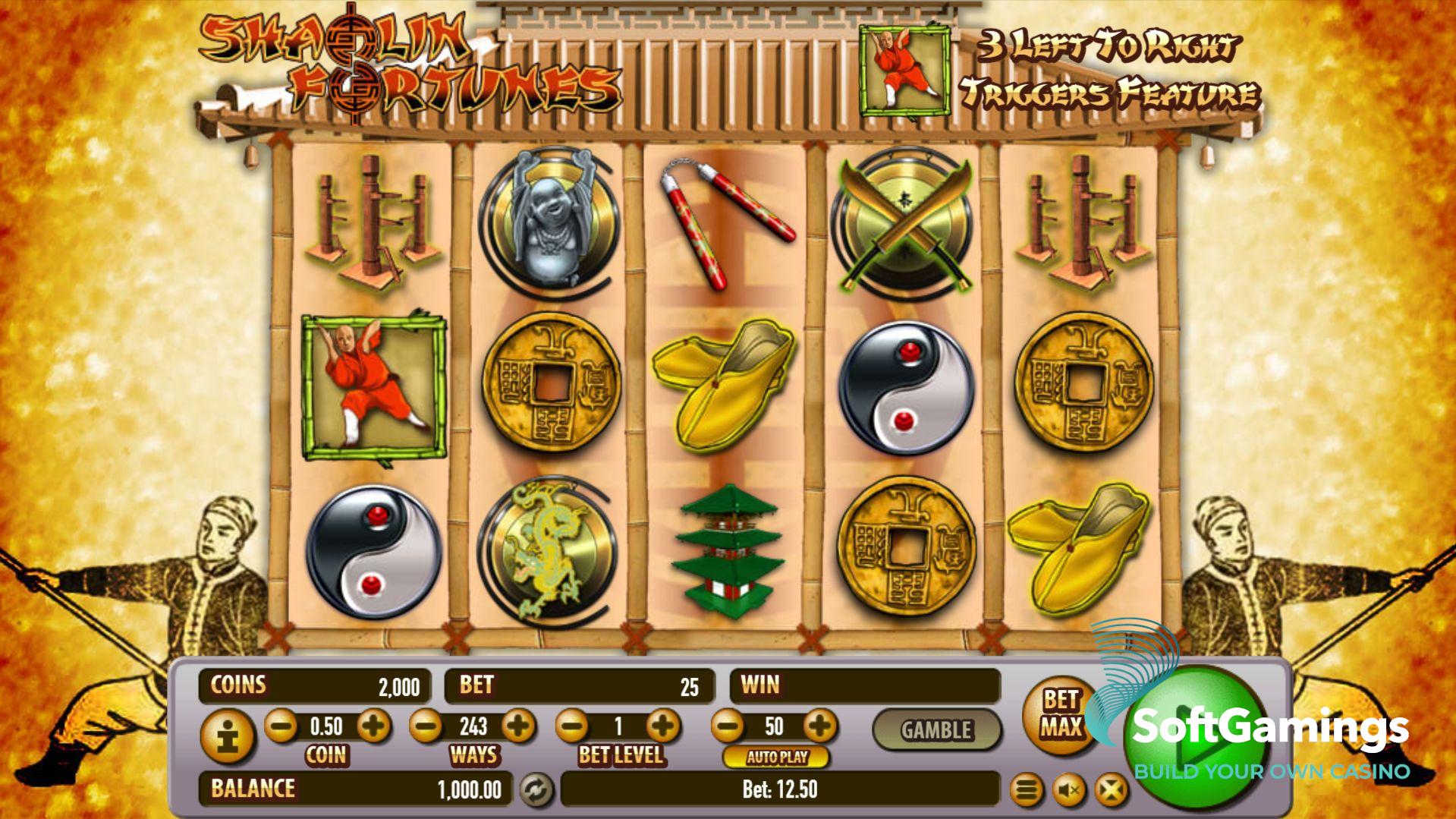Start Auto Play
Viewport: 1456px width, 819px height.
tap(776, 757)
